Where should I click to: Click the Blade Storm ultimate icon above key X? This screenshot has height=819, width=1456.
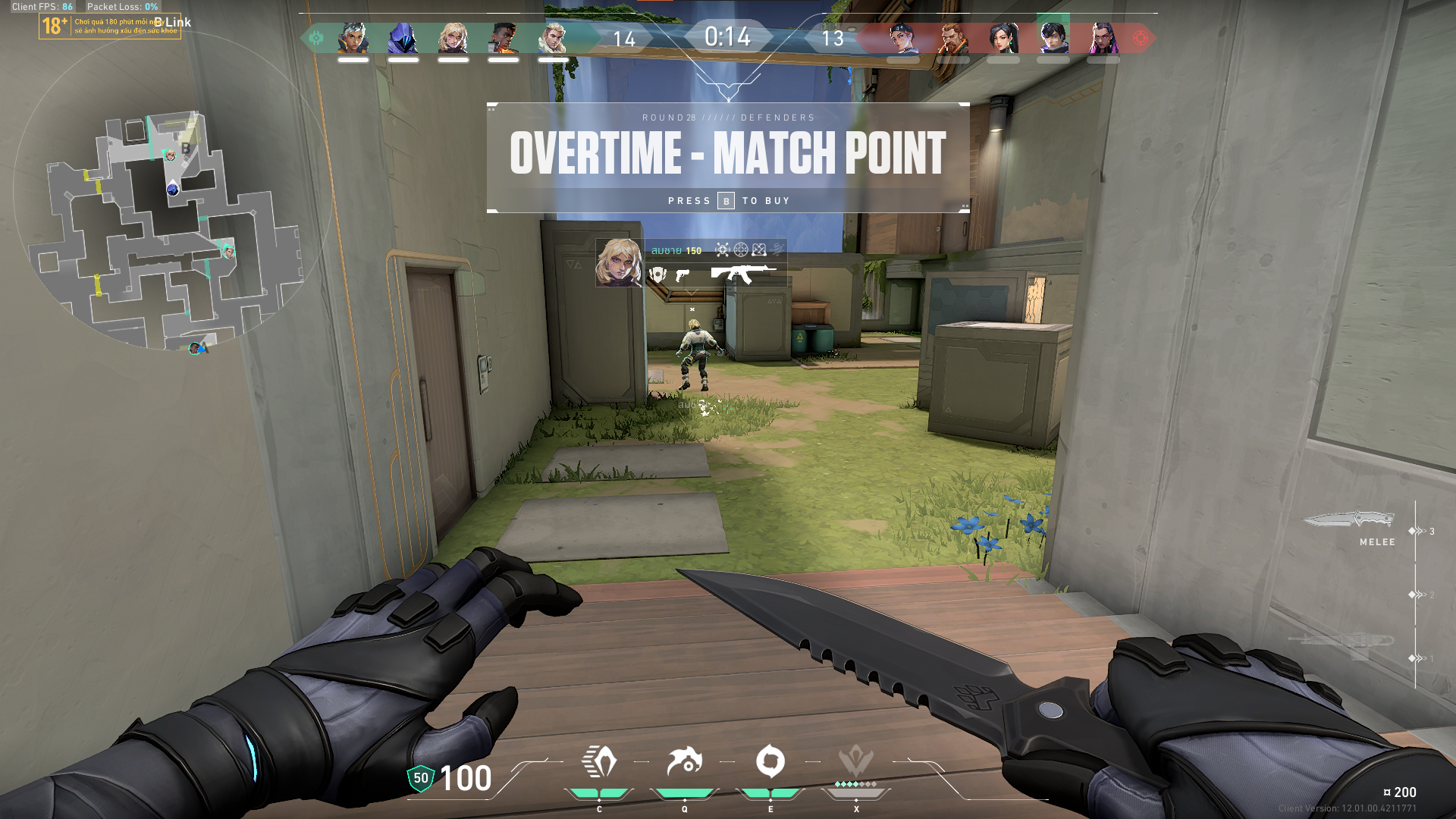[x=855, y=761]
